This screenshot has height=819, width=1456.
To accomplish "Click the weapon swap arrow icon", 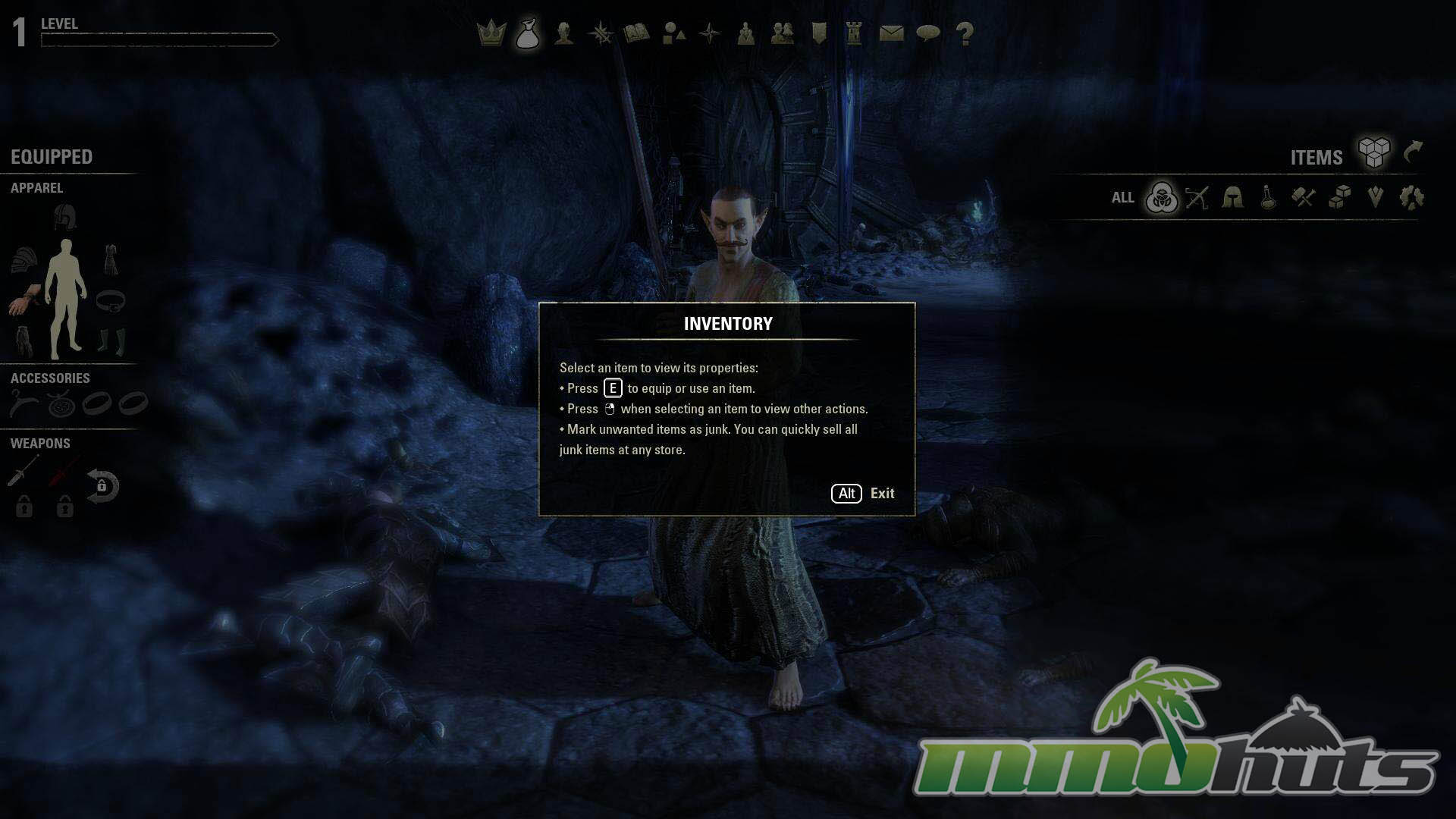I will (102, 486).
